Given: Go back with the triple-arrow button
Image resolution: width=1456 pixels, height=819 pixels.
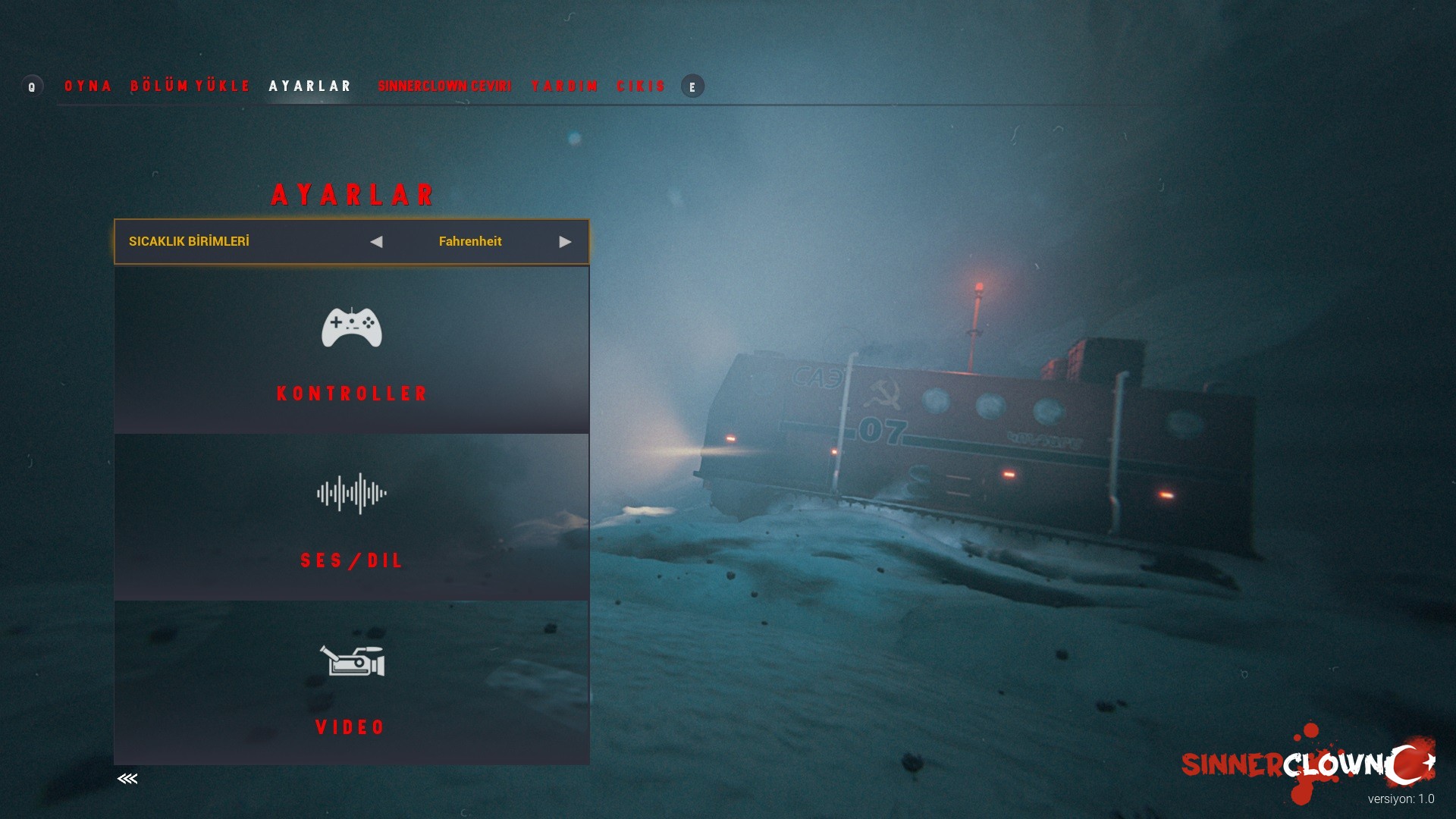Looking at the screenshot, I should coord(127,779).
